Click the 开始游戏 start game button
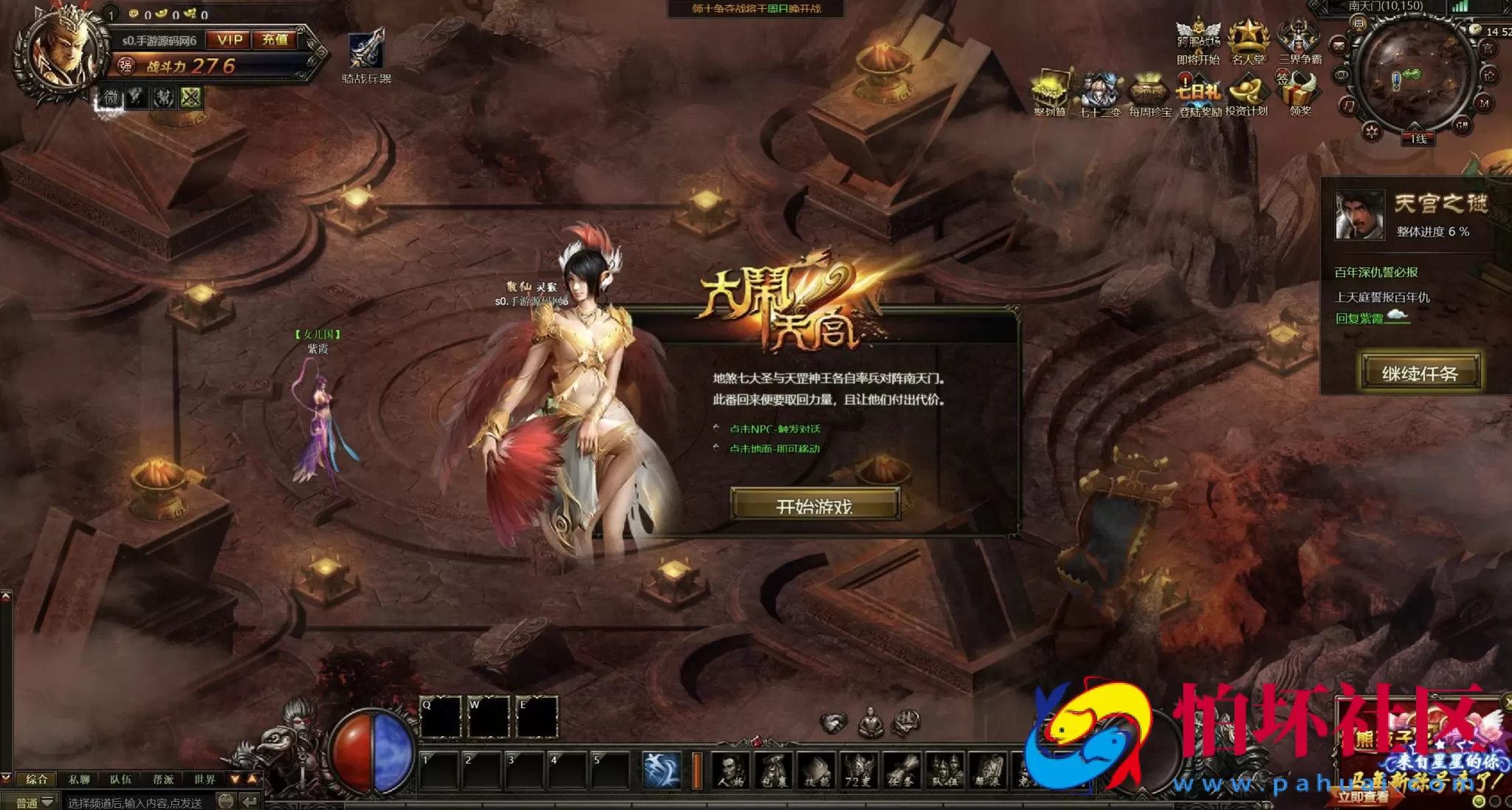This screenshot has height=810, width=1512. pos(814,505)
